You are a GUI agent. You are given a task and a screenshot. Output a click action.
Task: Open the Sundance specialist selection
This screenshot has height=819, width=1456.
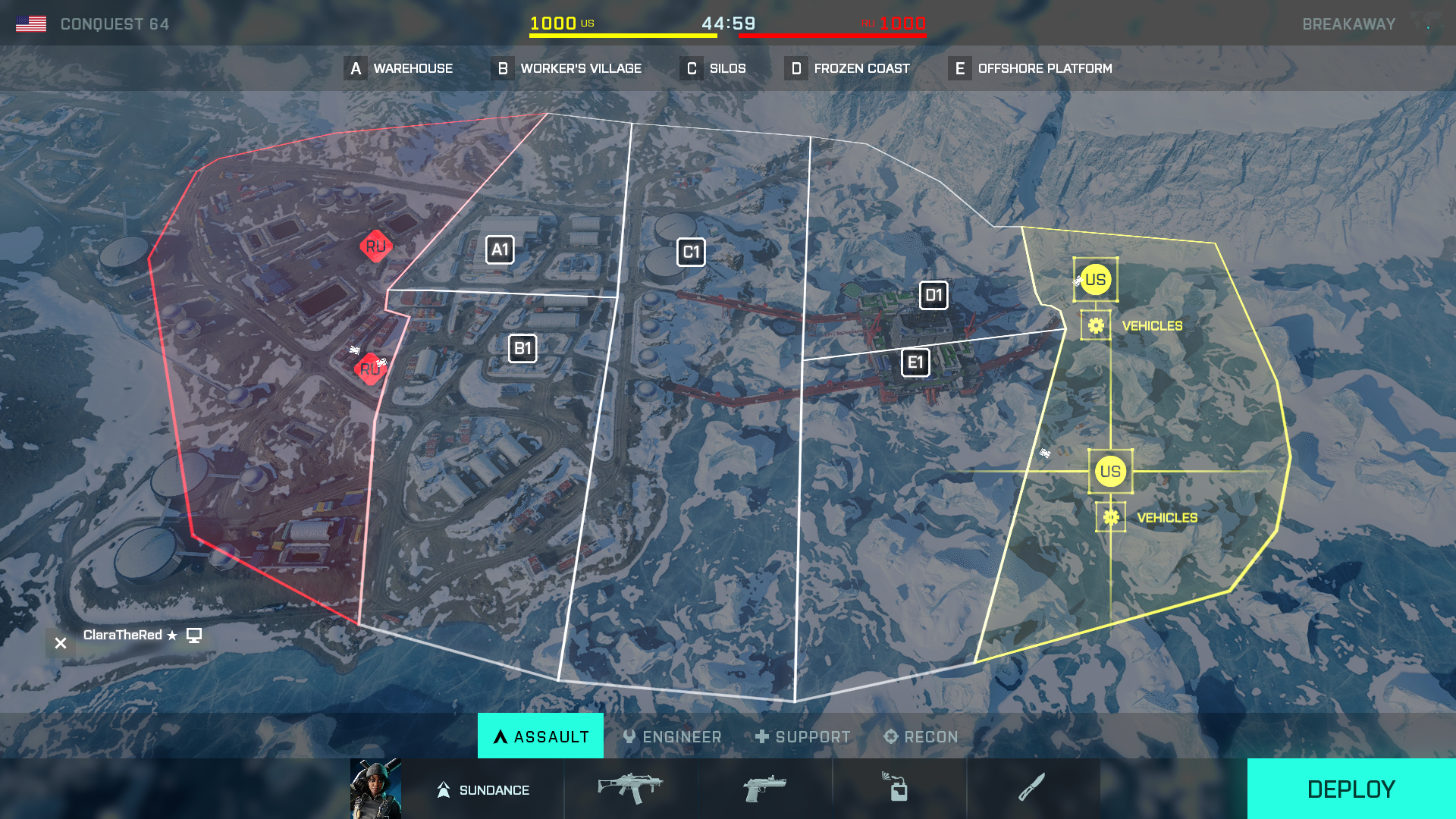pos(482,789)
